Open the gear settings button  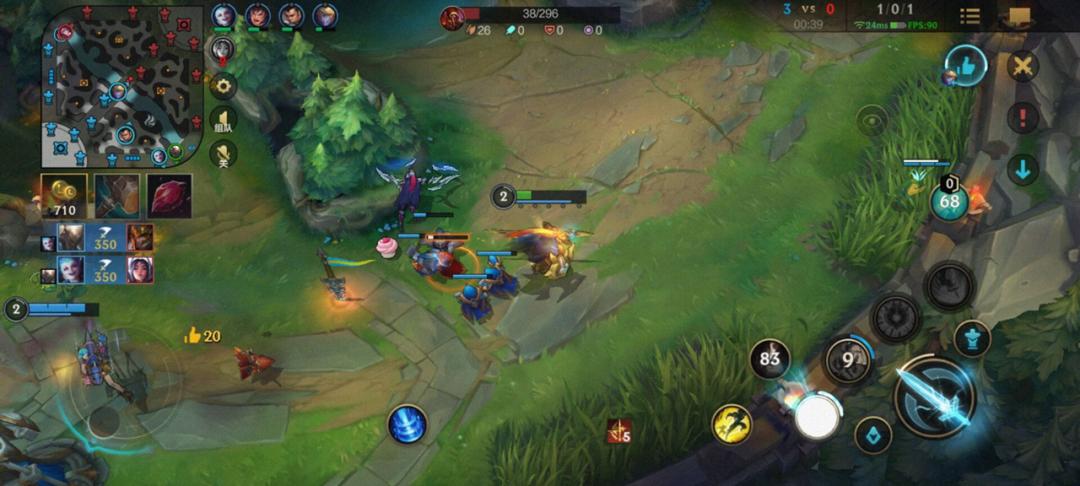tap(222, 86)
